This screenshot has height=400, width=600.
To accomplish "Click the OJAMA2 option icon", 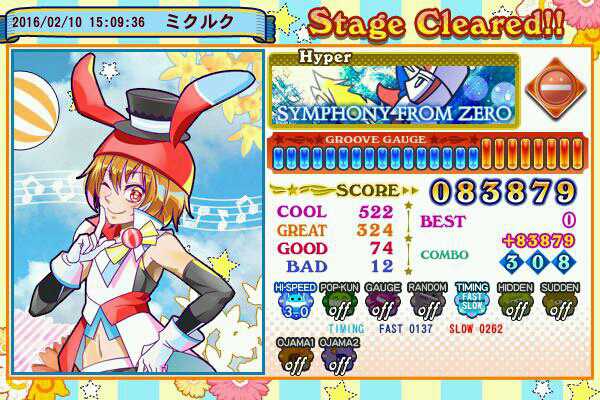I will pyautogui.click(x=338, y=358).
